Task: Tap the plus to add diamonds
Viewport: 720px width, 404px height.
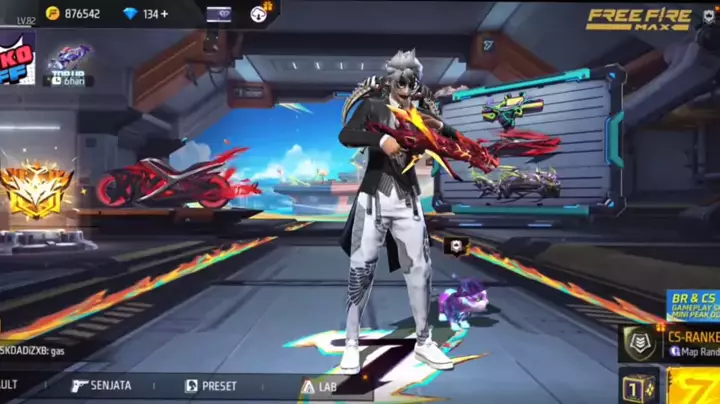Action: click(x=164, y=14)
